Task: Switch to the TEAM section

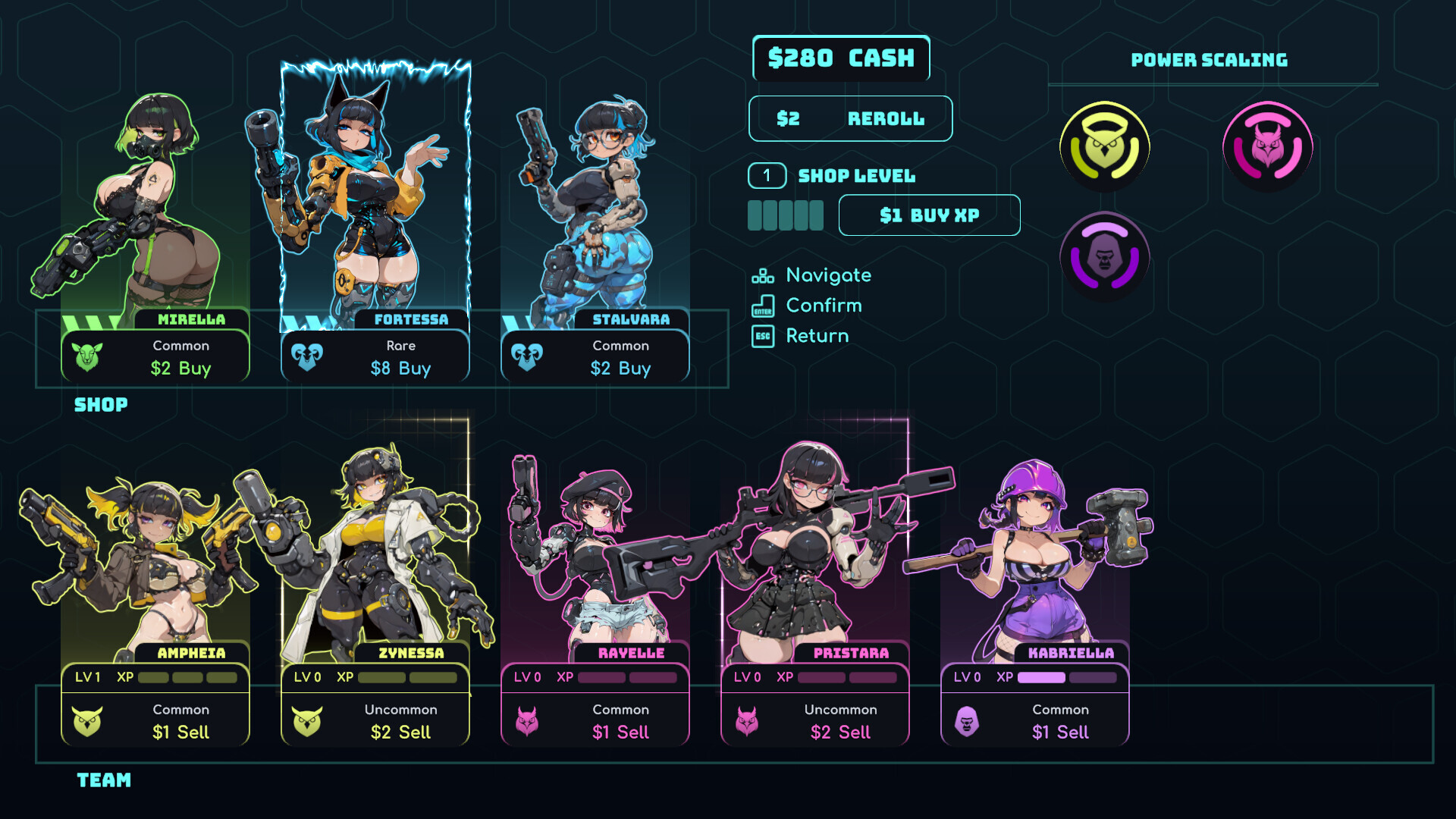Action: click(103, 780)
